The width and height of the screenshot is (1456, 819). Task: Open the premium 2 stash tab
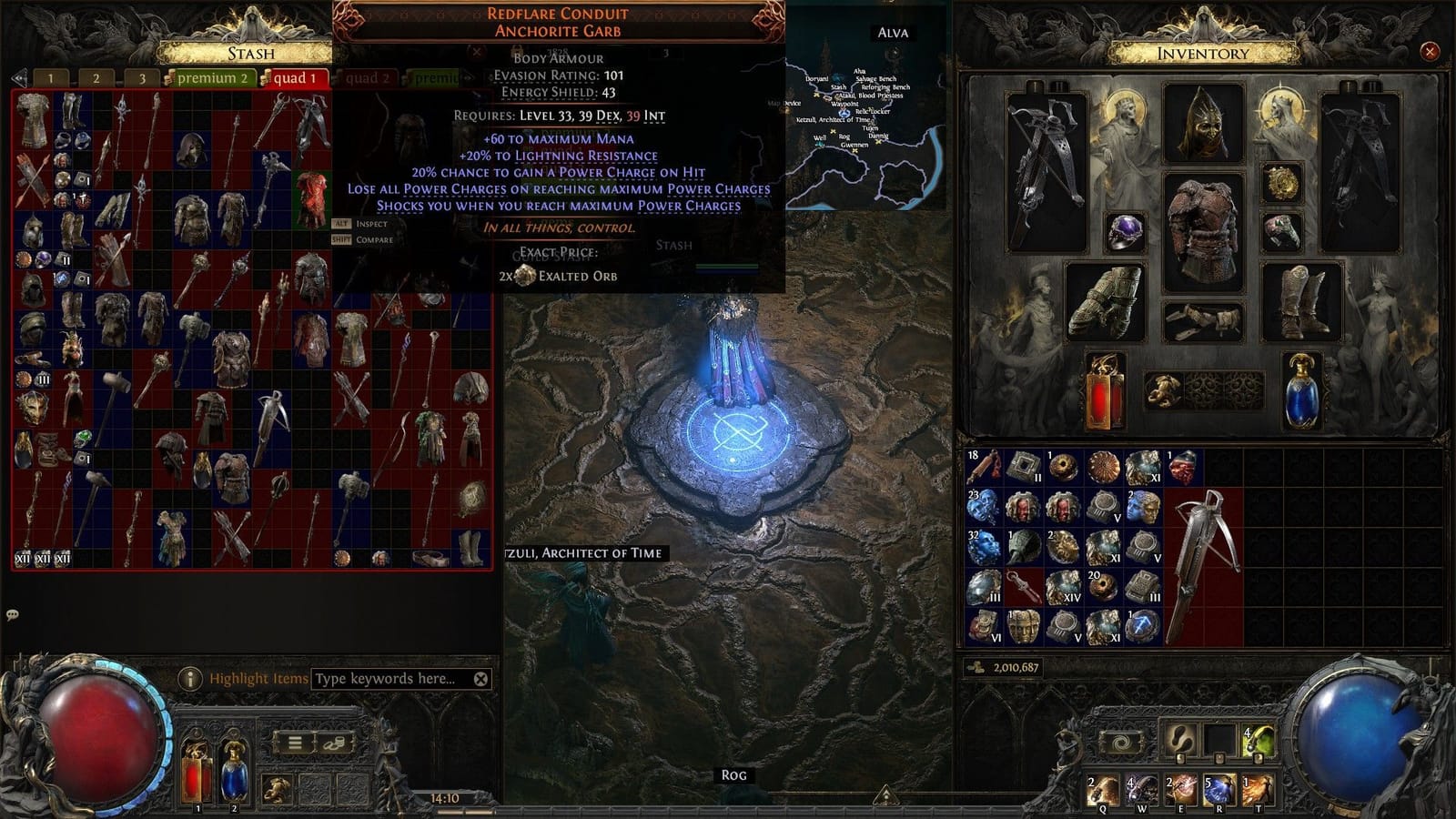(215, 79)
